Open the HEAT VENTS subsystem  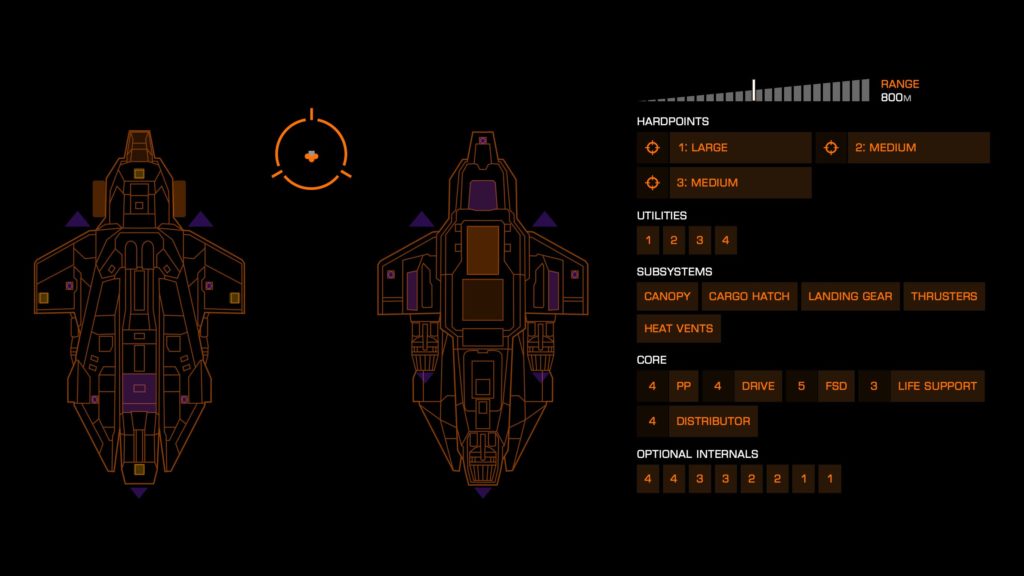(678, 329)
